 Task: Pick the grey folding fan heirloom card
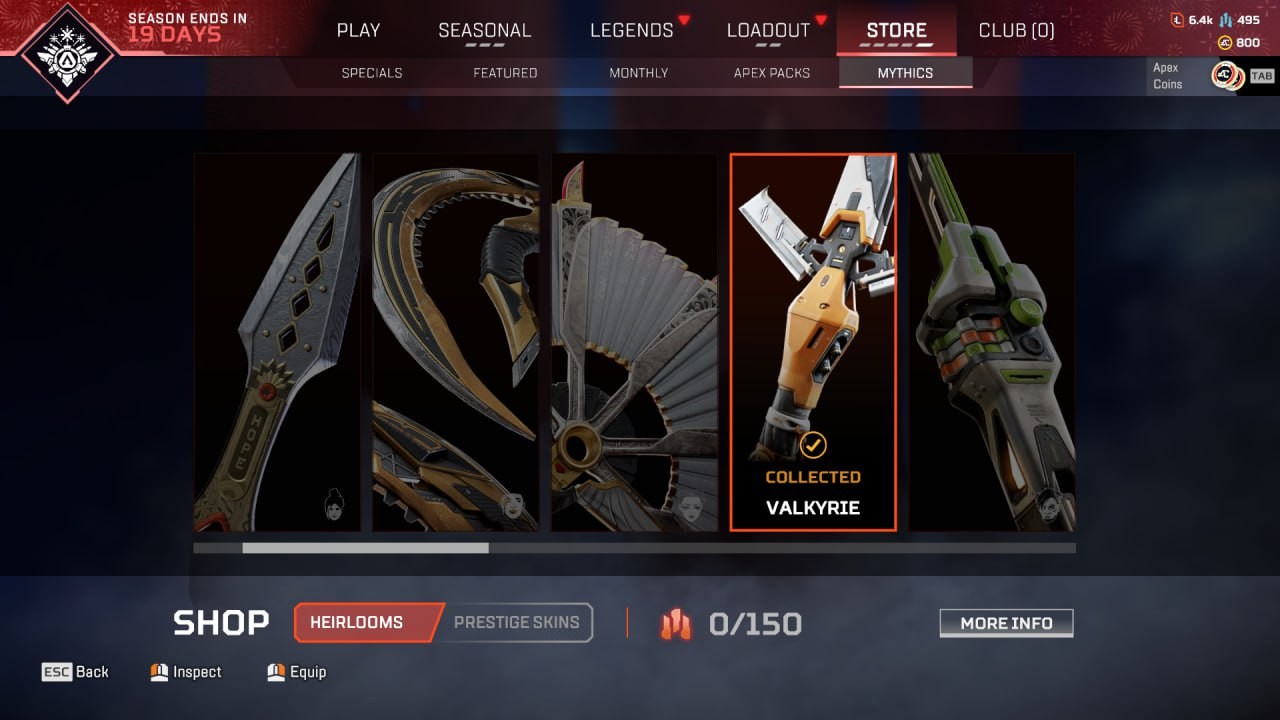pyautogui.click(x=635, y=342)
